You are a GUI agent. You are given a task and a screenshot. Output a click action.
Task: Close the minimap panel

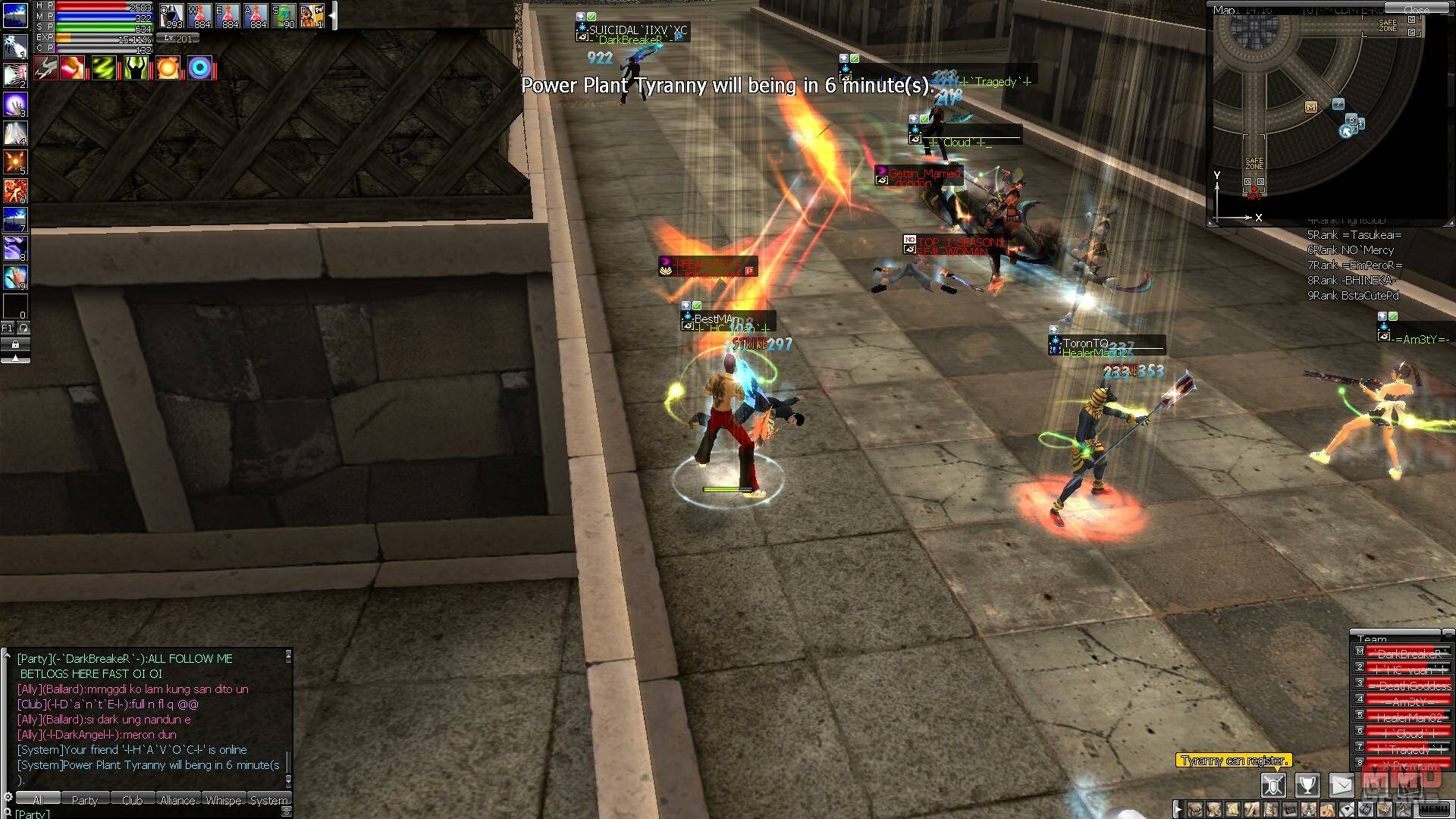[1416, 10]
